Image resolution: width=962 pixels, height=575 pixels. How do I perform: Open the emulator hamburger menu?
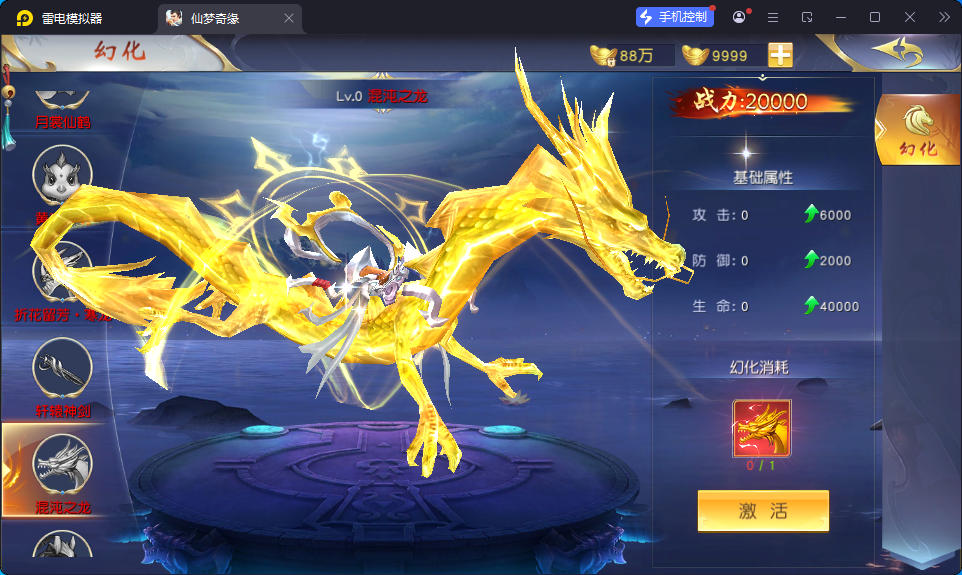click(x=772, y=17)
